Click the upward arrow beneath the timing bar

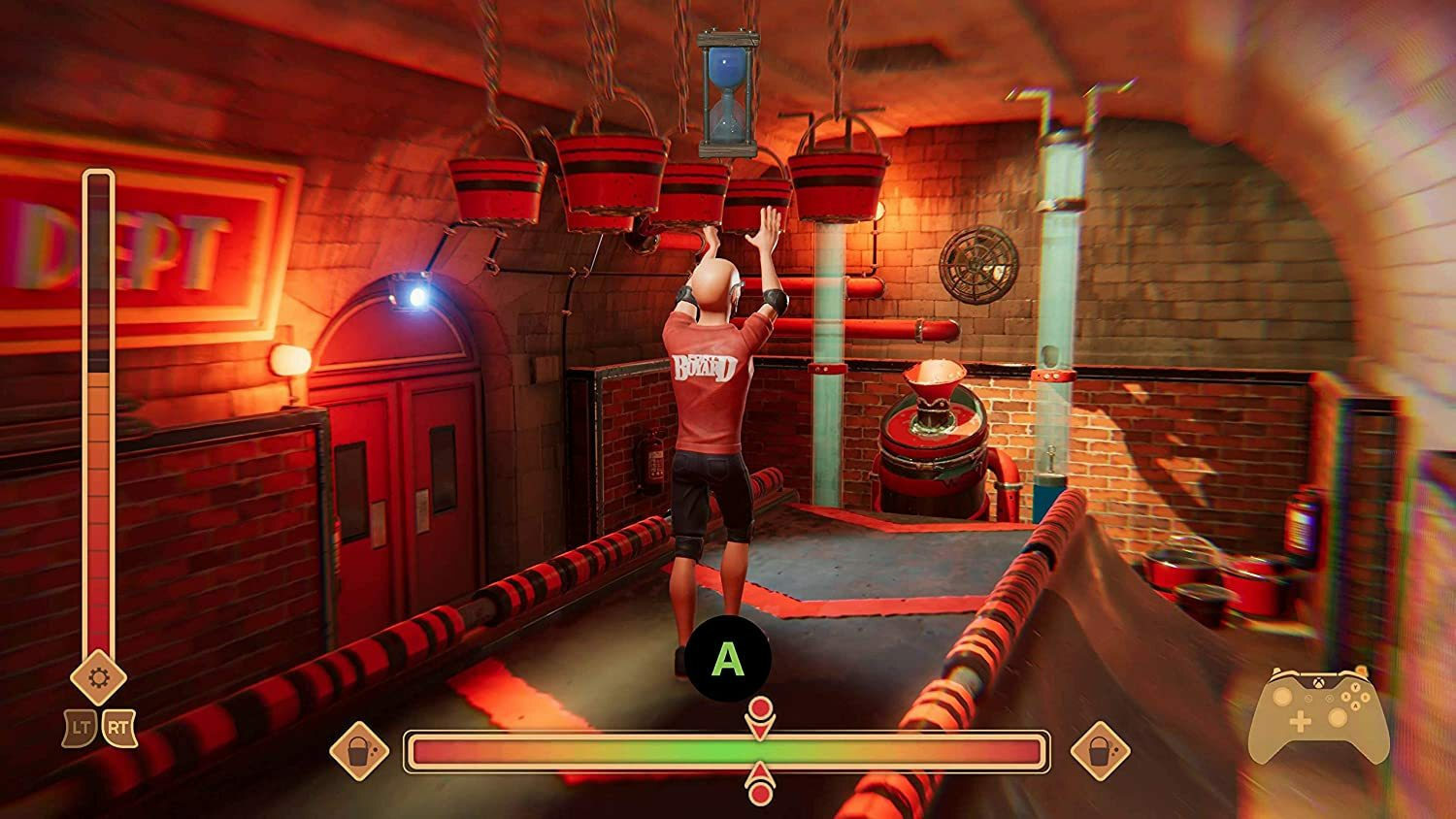click(x=758, y=772)
